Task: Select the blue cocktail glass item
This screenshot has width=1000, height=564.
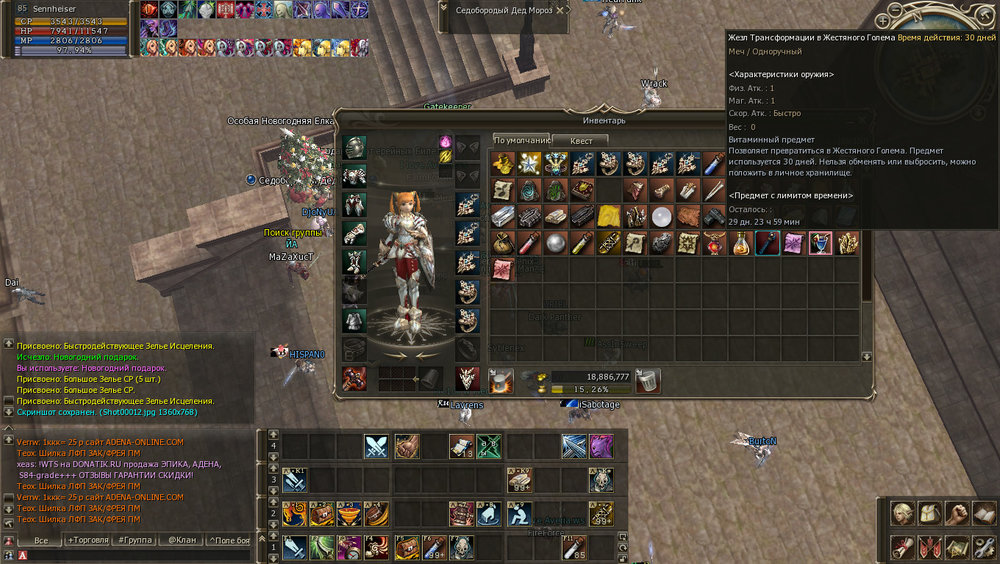Action: pos(820,242)
